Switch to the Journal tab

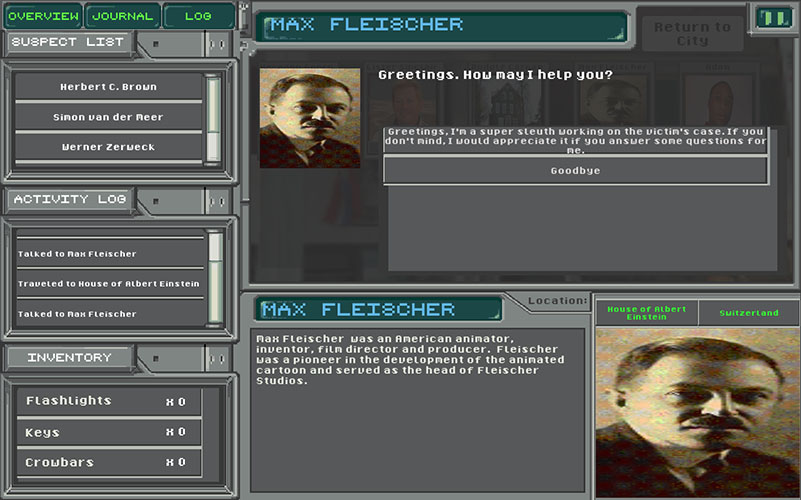[x=123, y=16]
